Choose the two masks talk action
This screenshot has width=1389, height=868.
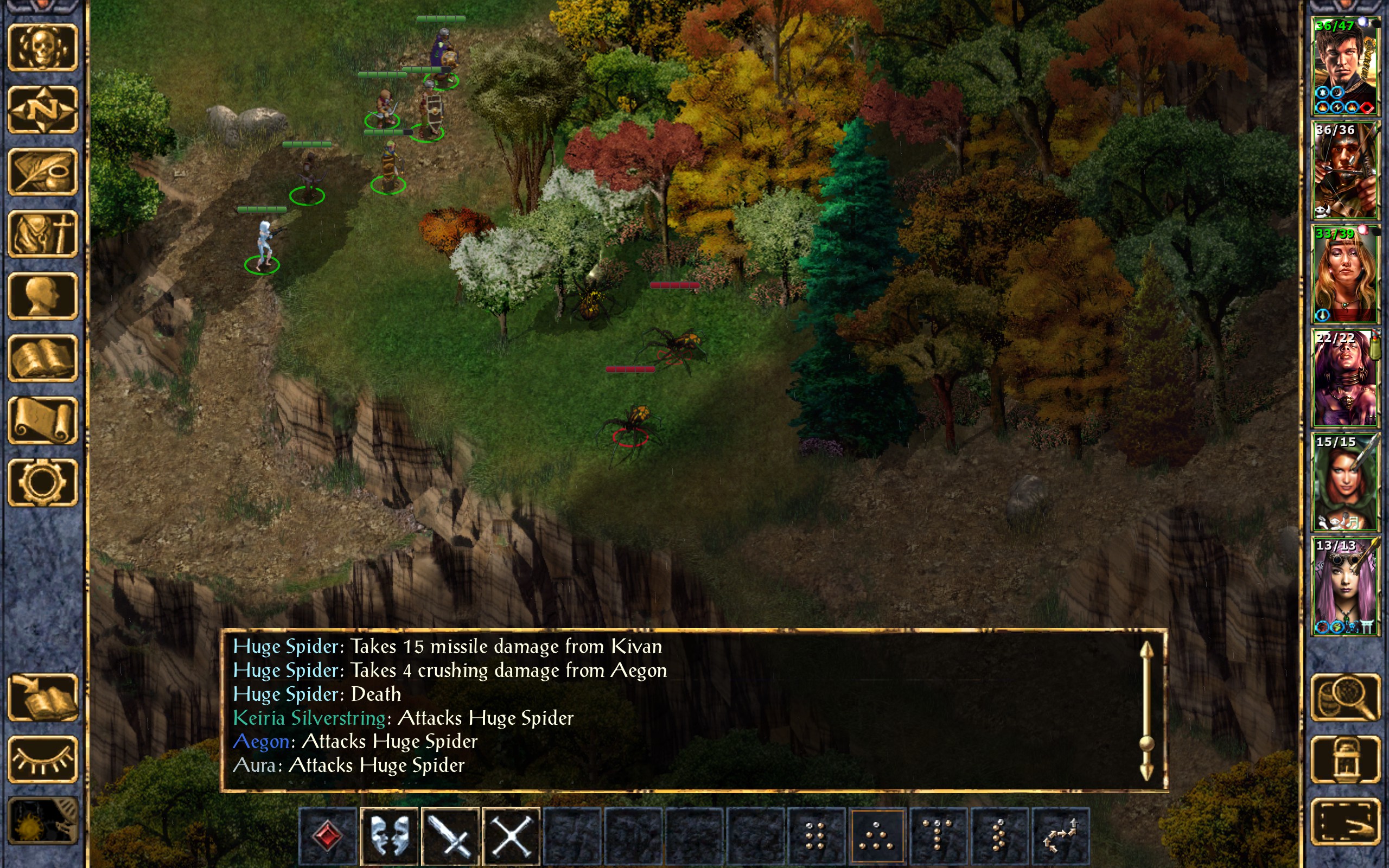point(389,835)
